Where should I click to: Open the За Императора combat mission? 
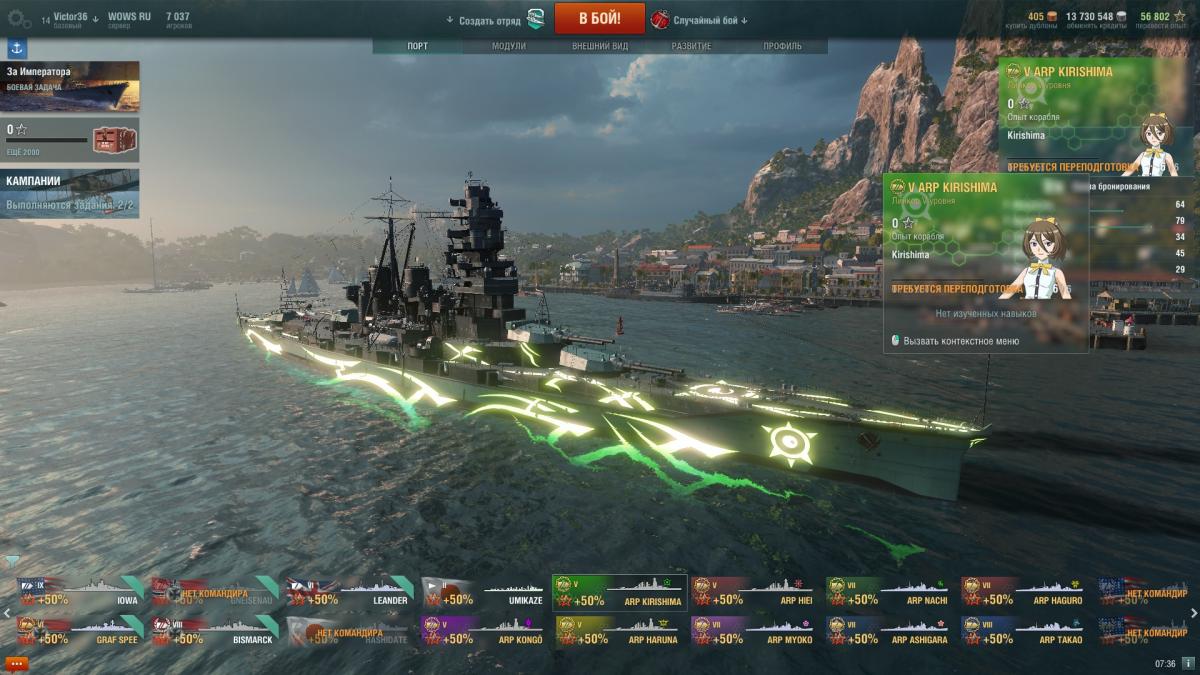70,86
